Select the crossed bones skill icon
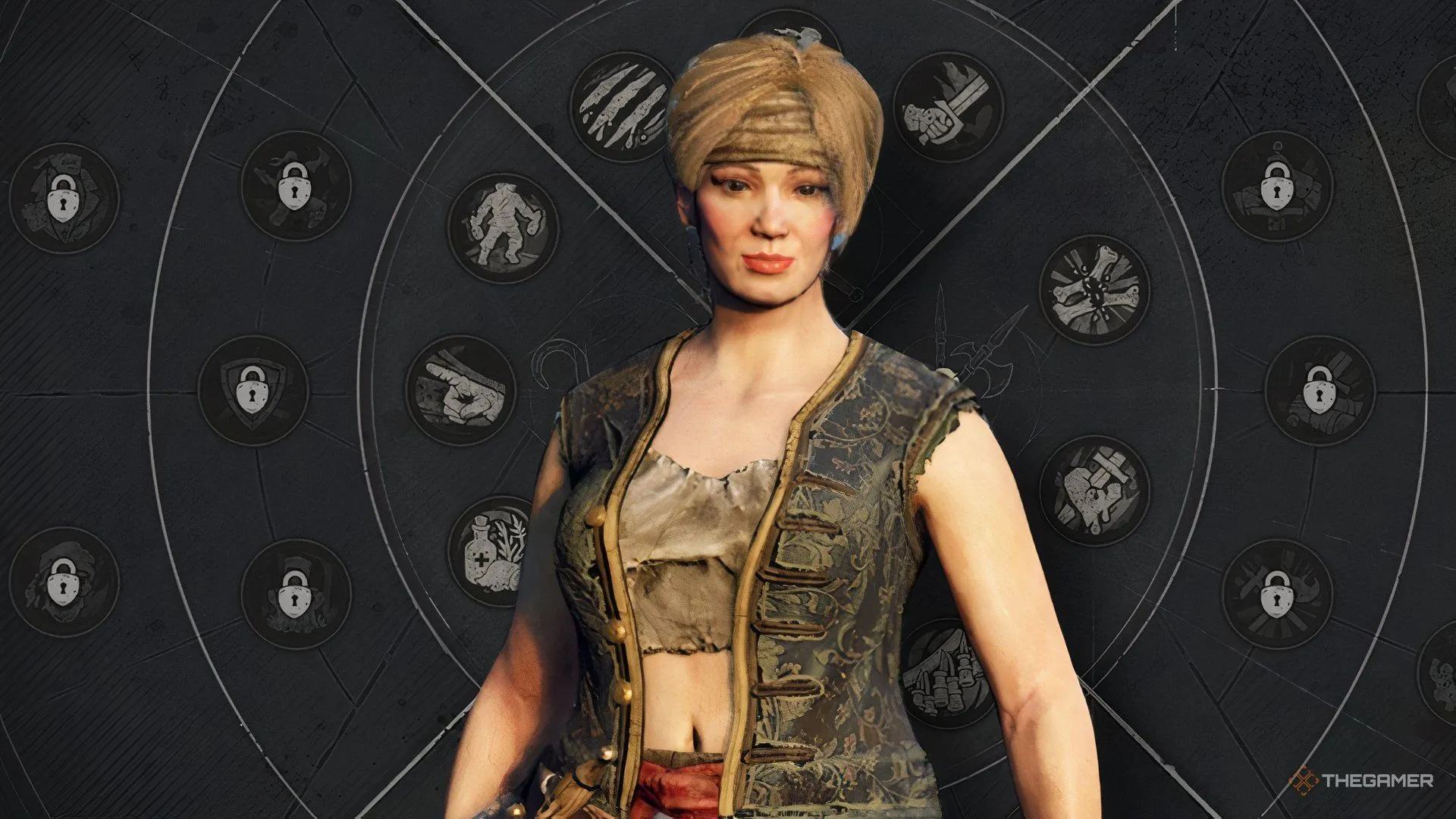This screenshot has height=819, width=1456. coord(1094,289)
